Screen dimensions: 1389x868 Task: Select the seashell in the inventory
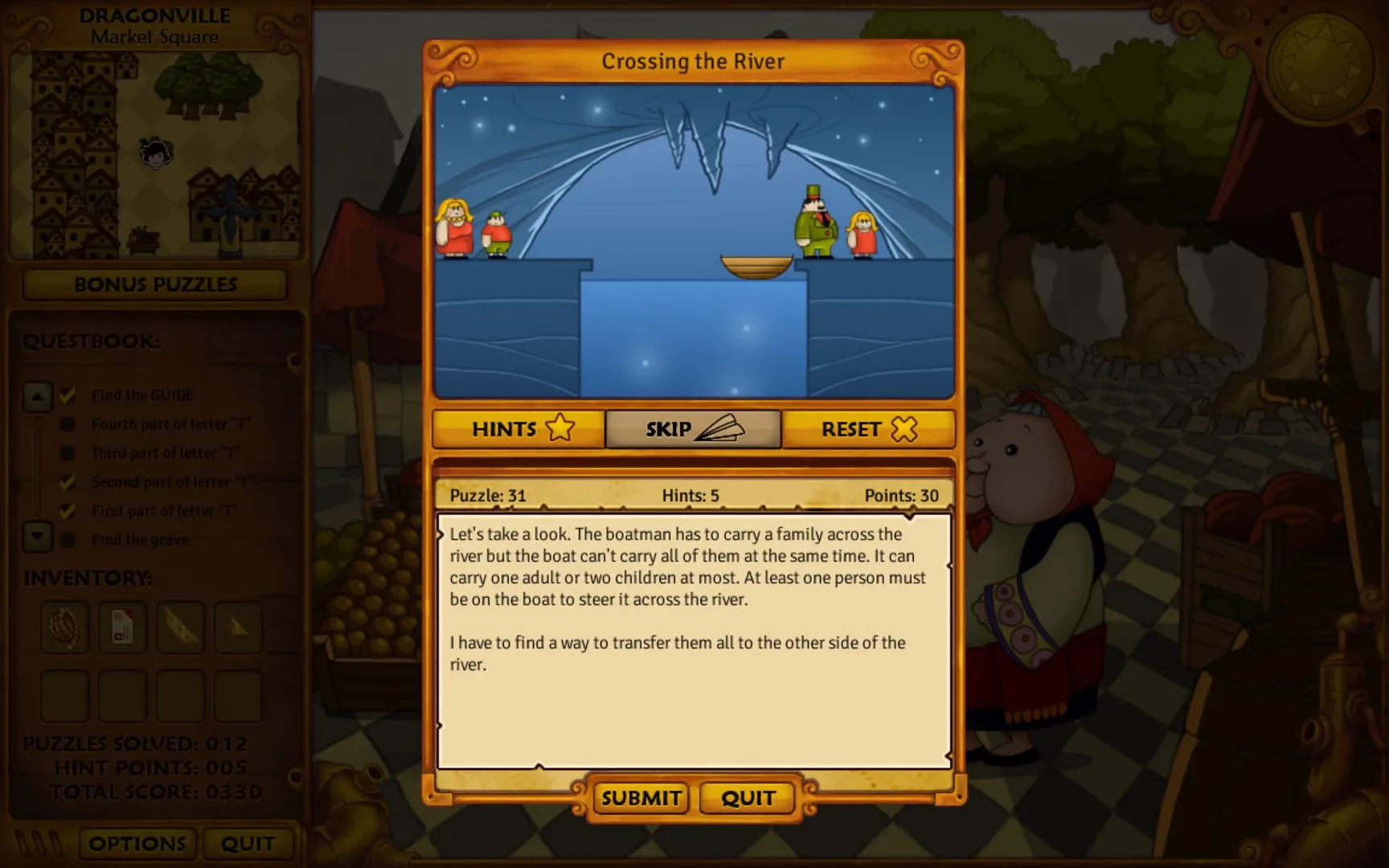64,628
